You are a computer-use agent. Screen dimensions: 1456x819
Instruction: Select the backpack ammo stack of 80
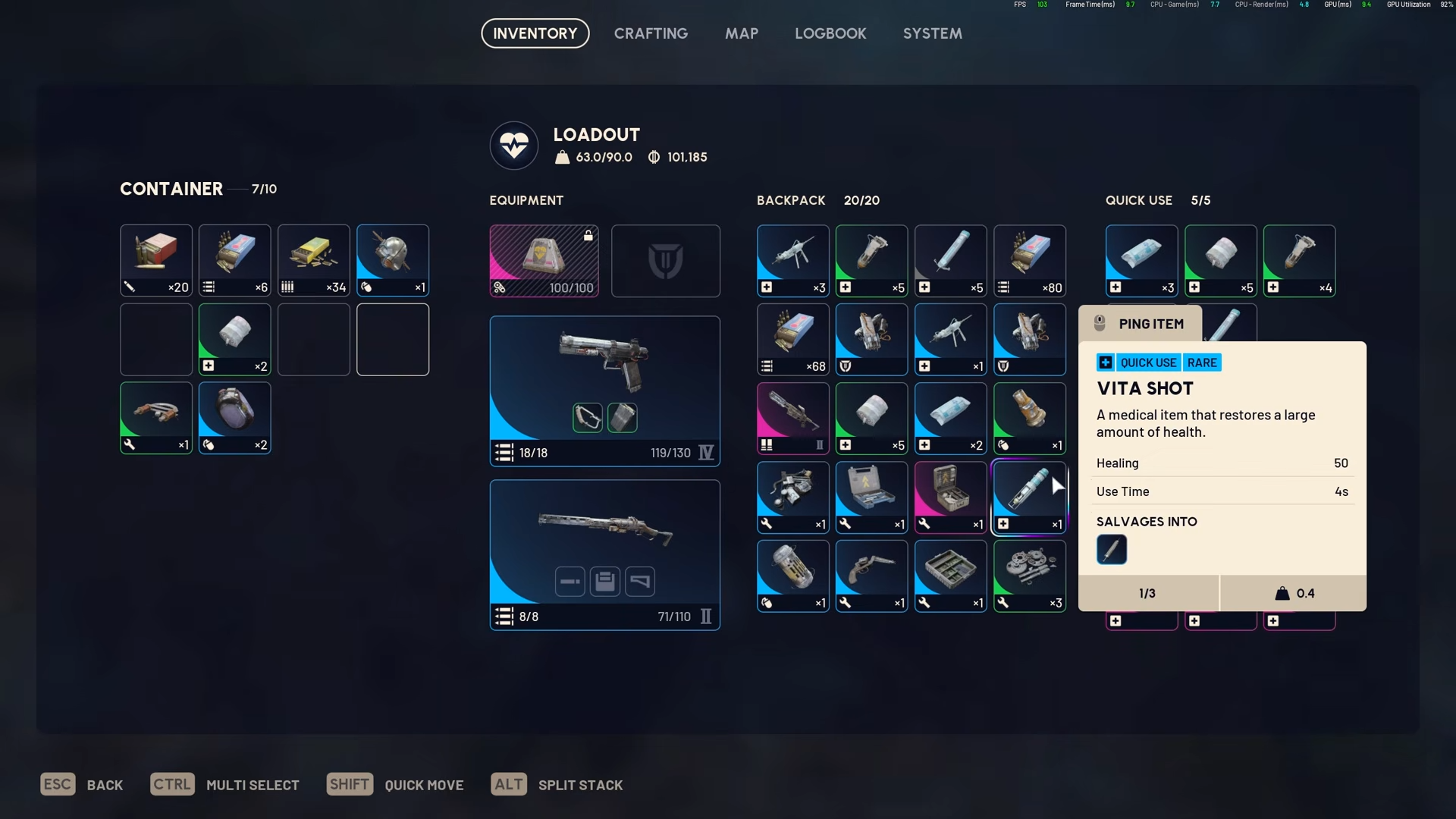pyautogui.click(x=1029, y=260)
